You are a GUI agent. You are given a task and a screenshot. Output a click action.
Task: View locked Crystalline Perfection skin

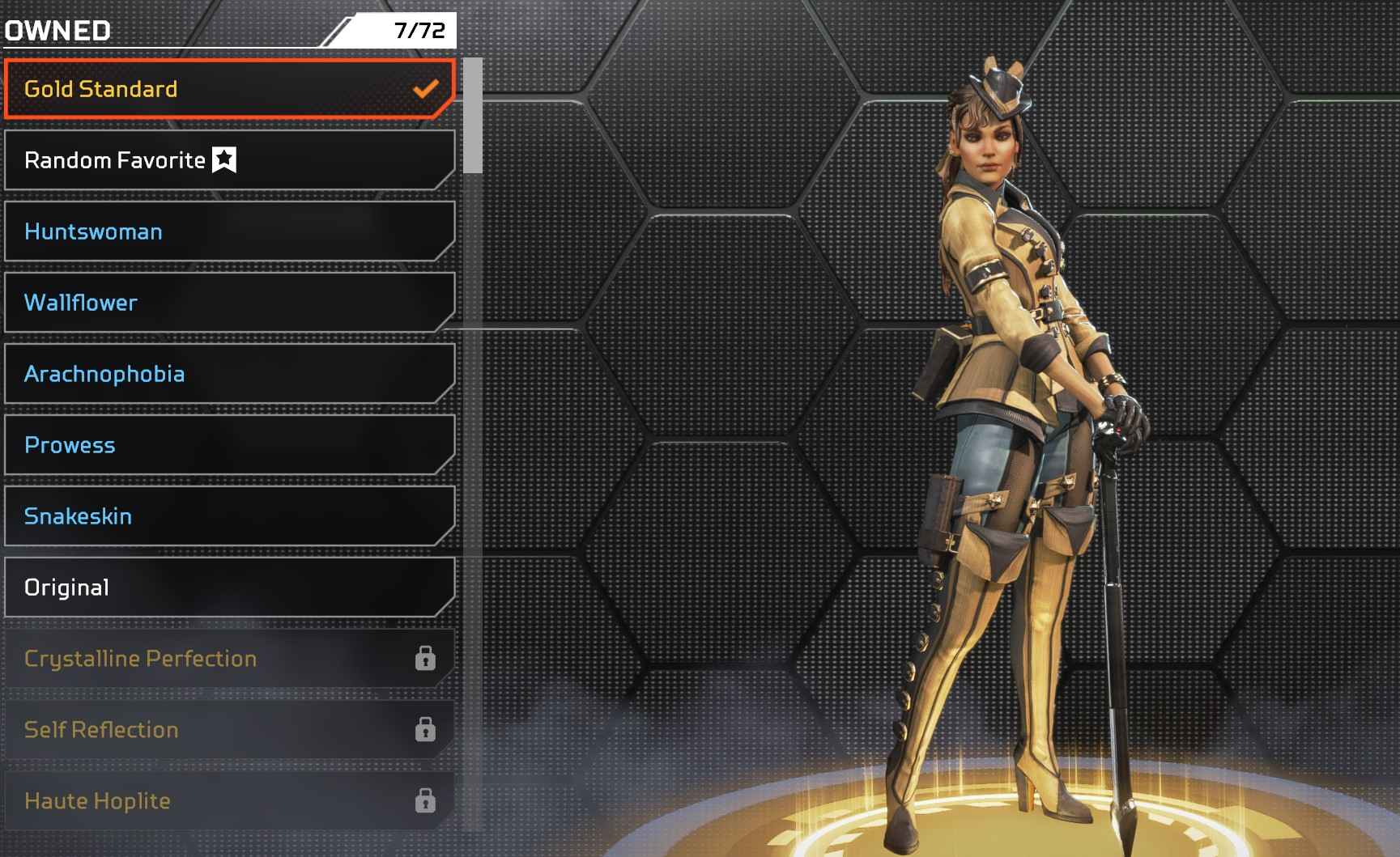(229, 659)
